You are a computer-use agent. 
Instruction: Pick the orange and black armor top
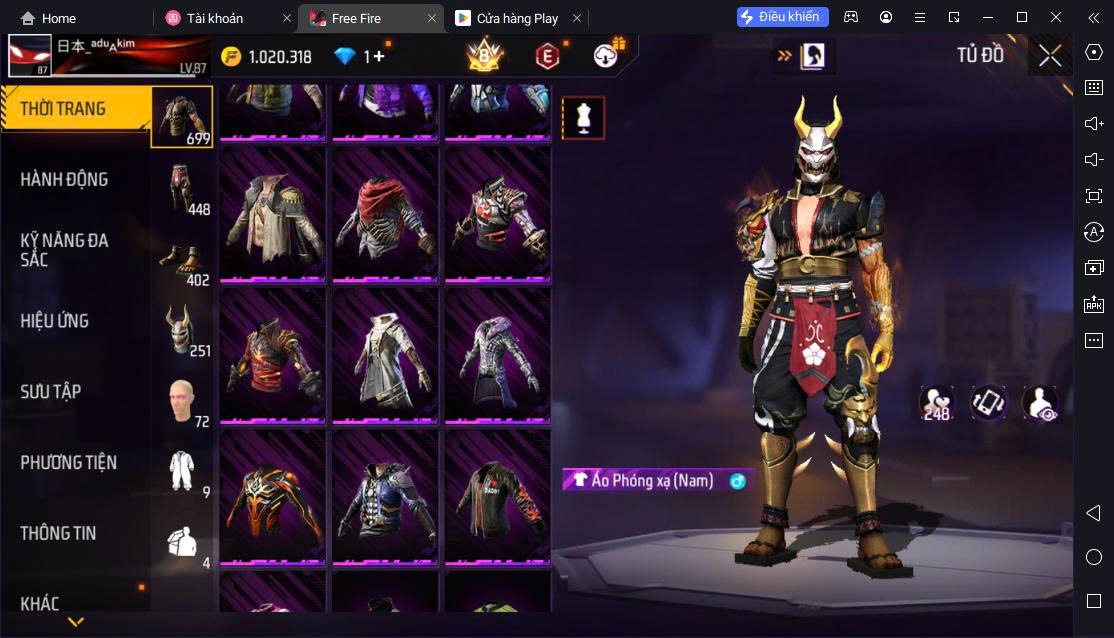272,496
